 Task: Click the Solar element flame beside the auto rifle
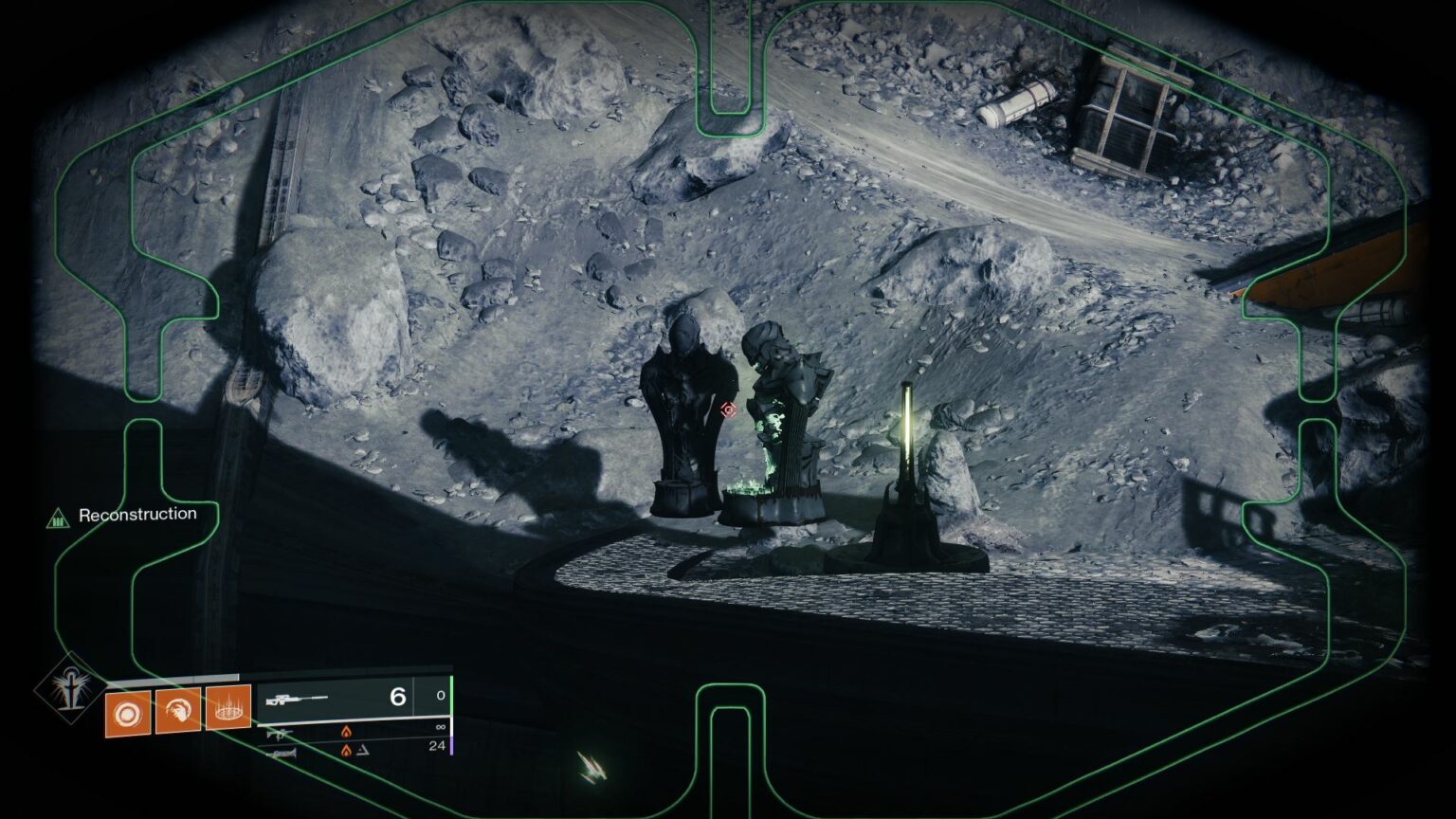[x=345, y=732]
